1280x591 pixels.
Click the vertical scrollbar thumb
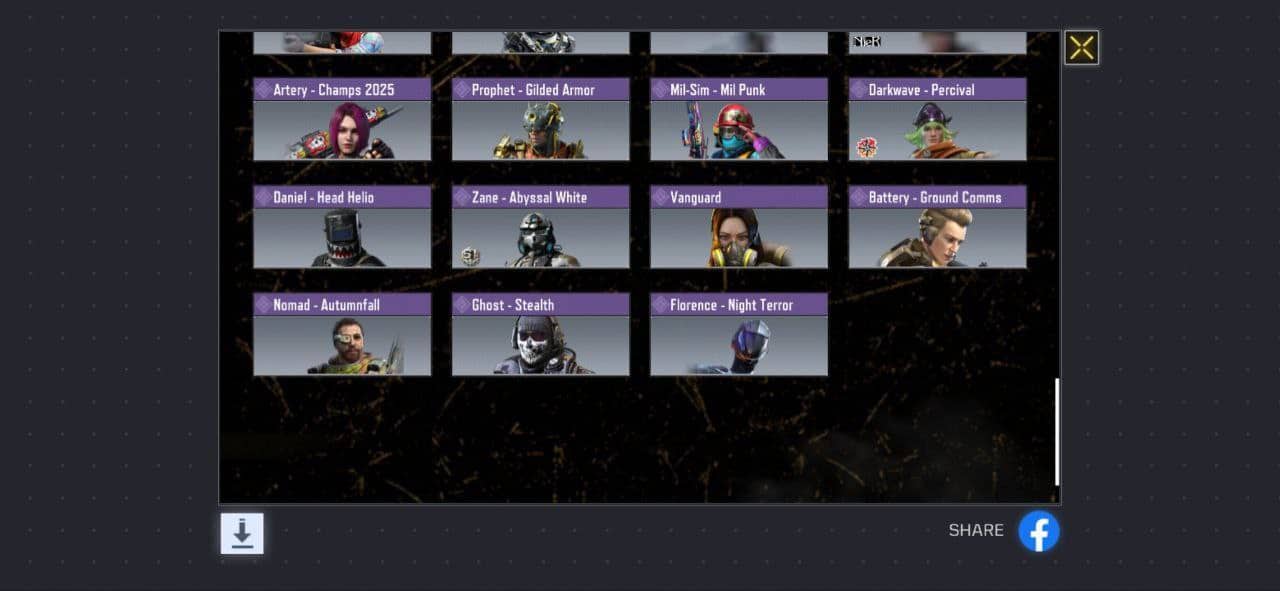point(1057,432)
